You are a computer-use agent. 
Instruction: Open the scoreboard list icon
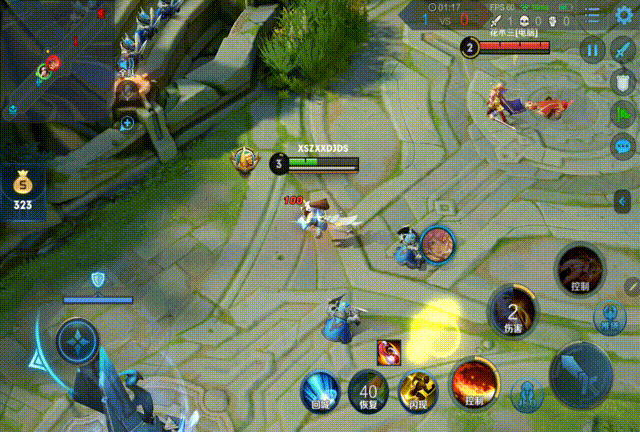click(x=594, y=18)
